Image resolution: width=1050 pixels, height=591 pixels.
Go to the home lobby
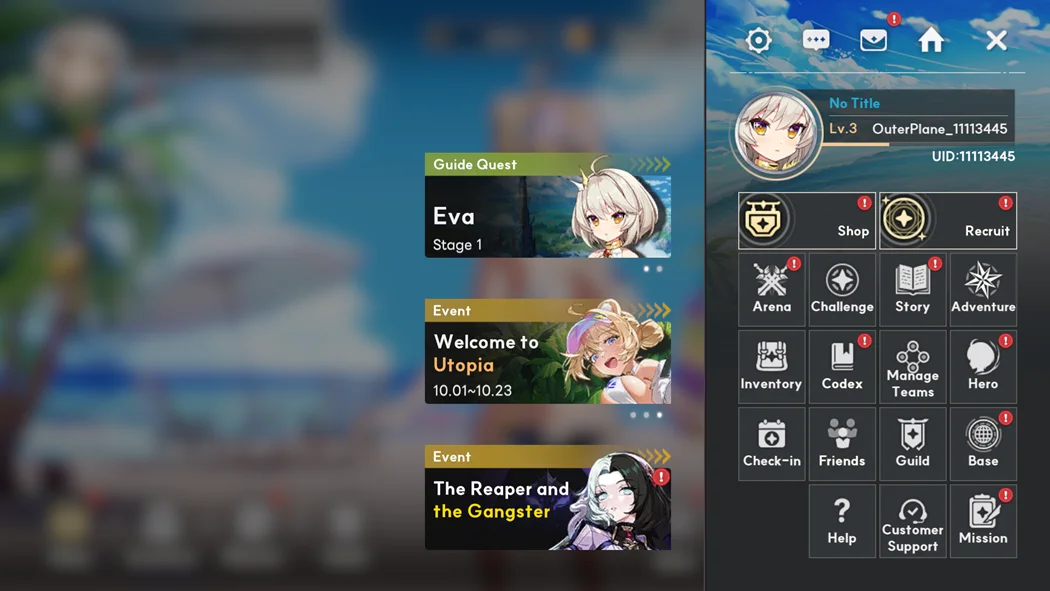click(931, 40)
